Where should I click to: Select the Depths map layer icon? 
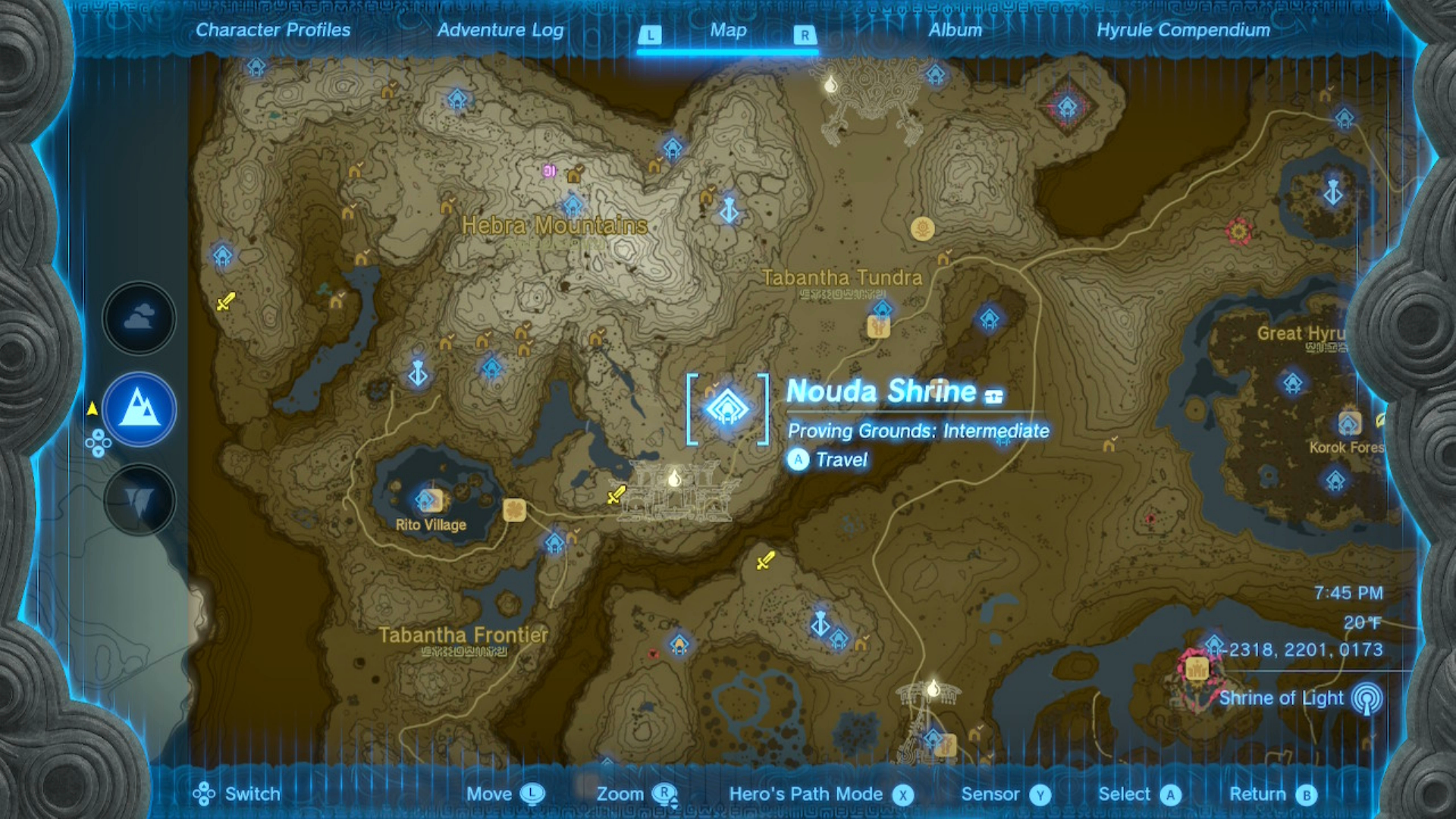tap(139, 499)
